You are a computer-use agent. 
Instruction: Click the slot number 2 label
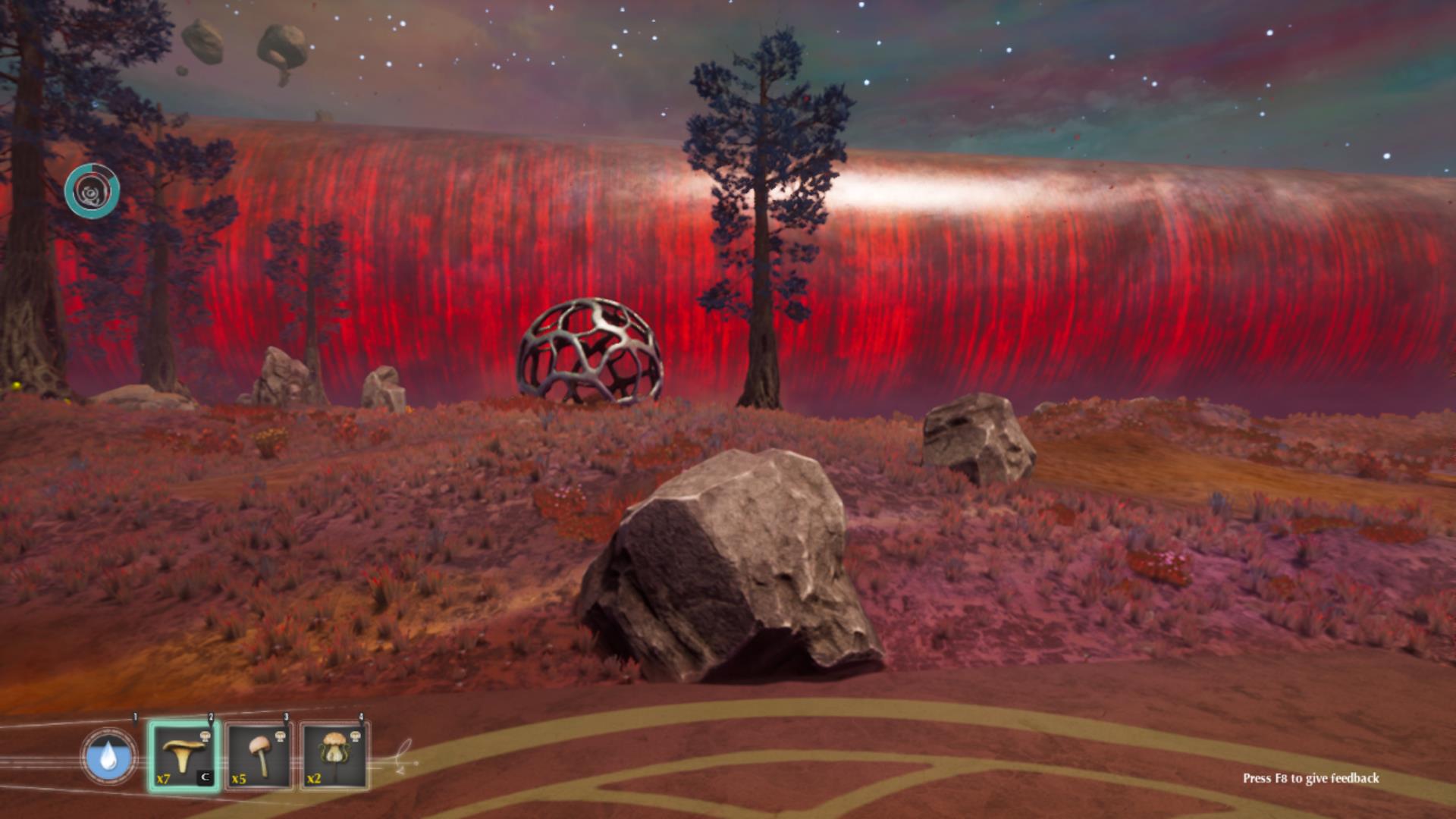(211, 714)
